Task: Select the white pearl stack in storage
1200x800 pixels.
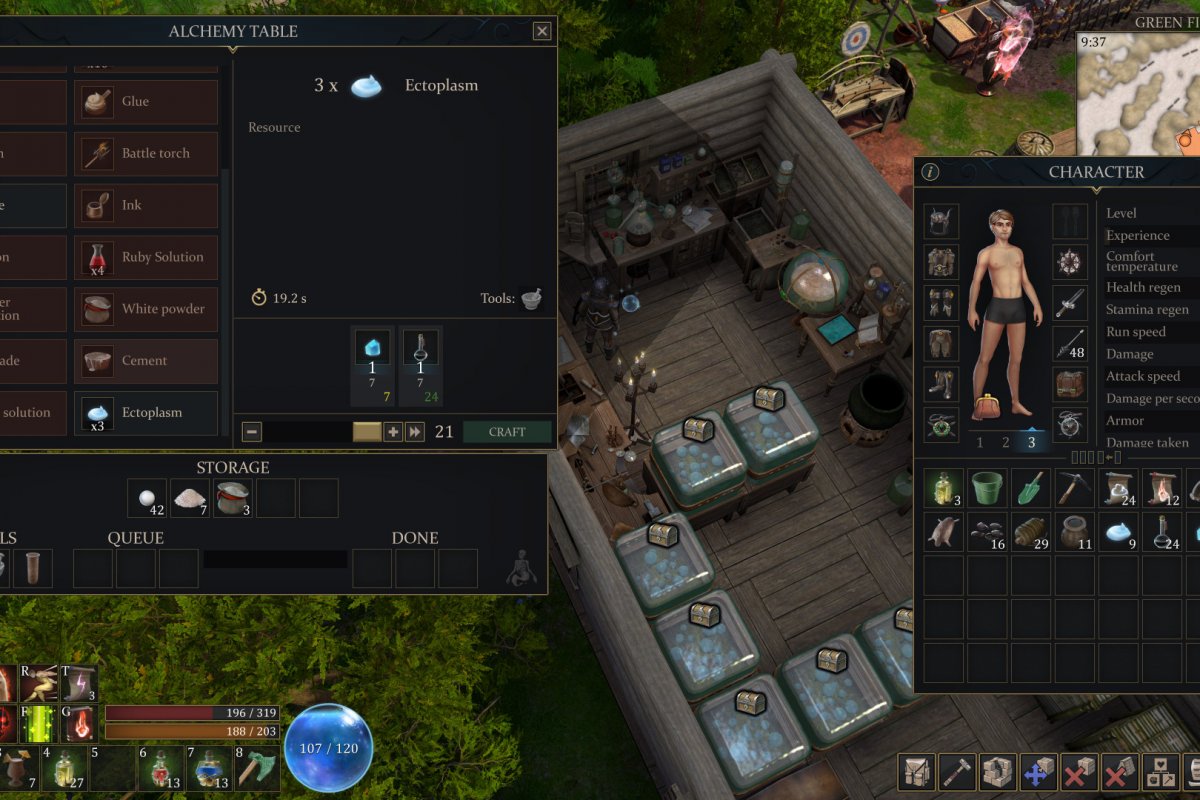Action: tap(147, 498)
